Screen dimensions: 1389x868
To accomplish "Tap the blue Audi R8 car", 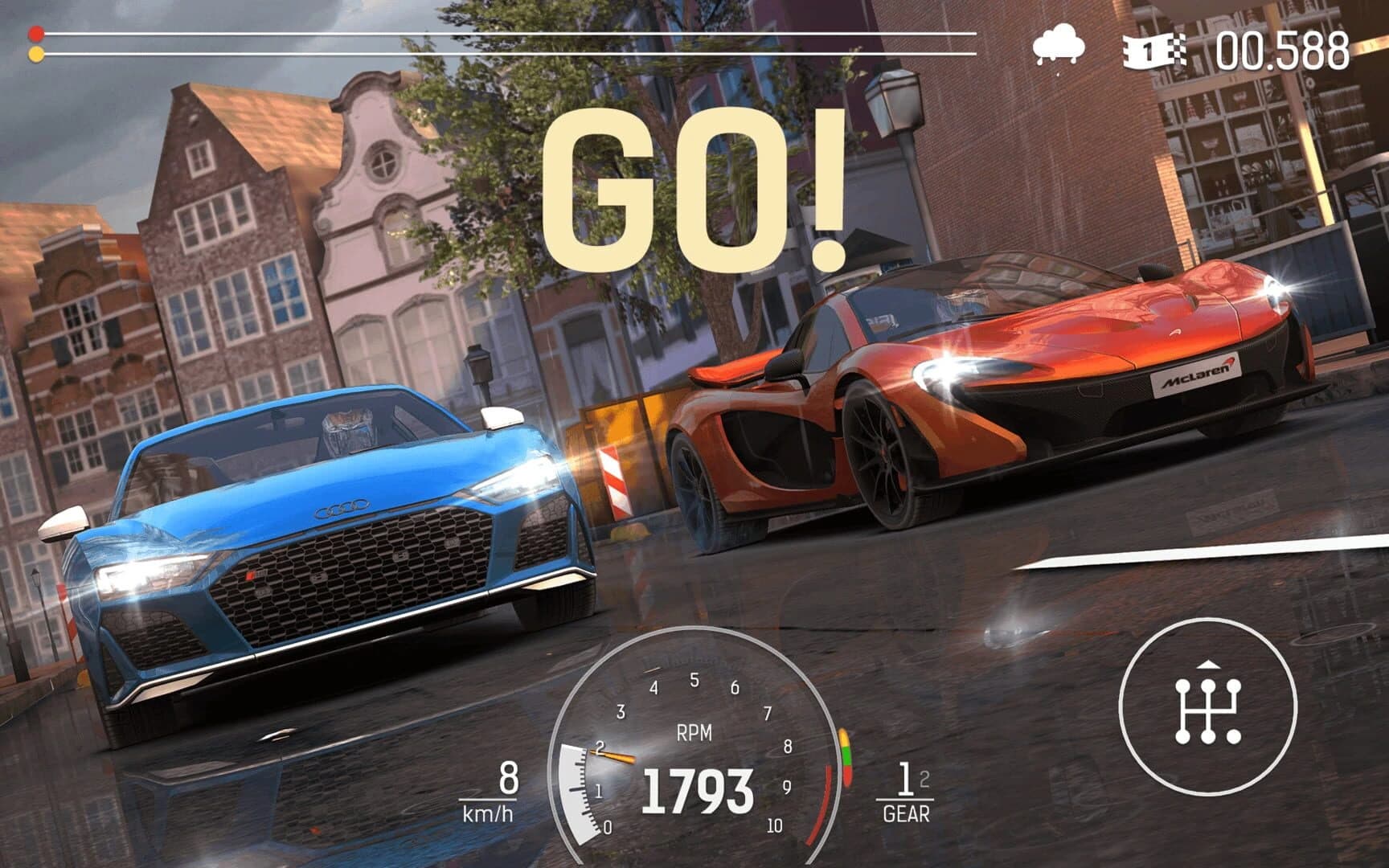I will tap(322, 547).
